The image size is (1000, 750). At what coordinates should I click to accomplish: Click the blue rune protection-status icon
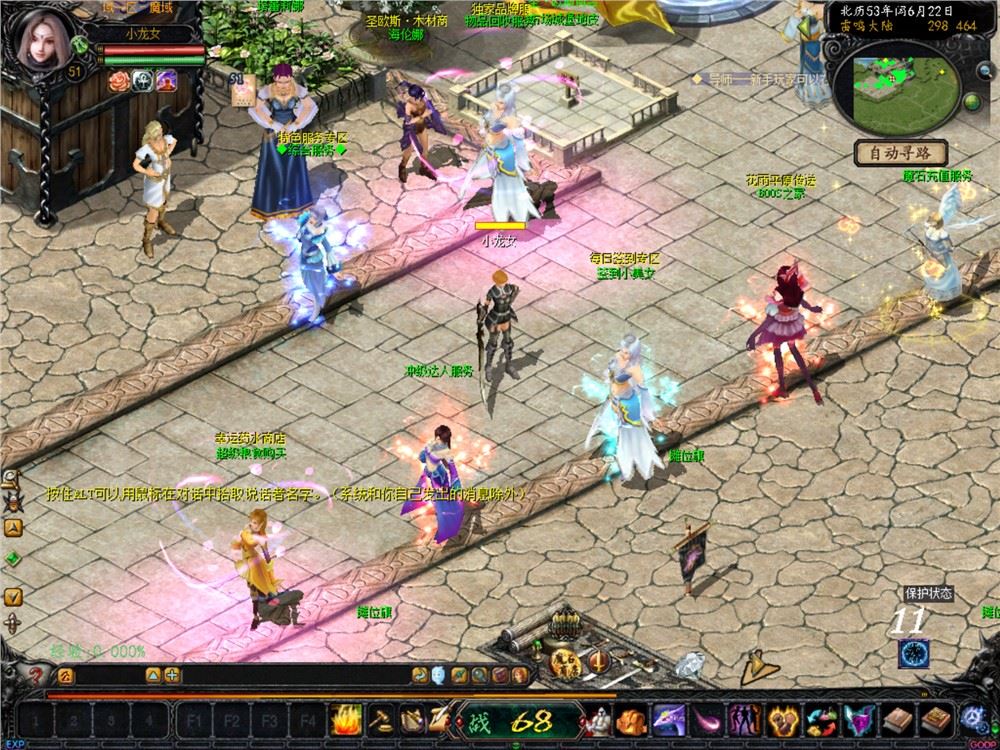911,653
